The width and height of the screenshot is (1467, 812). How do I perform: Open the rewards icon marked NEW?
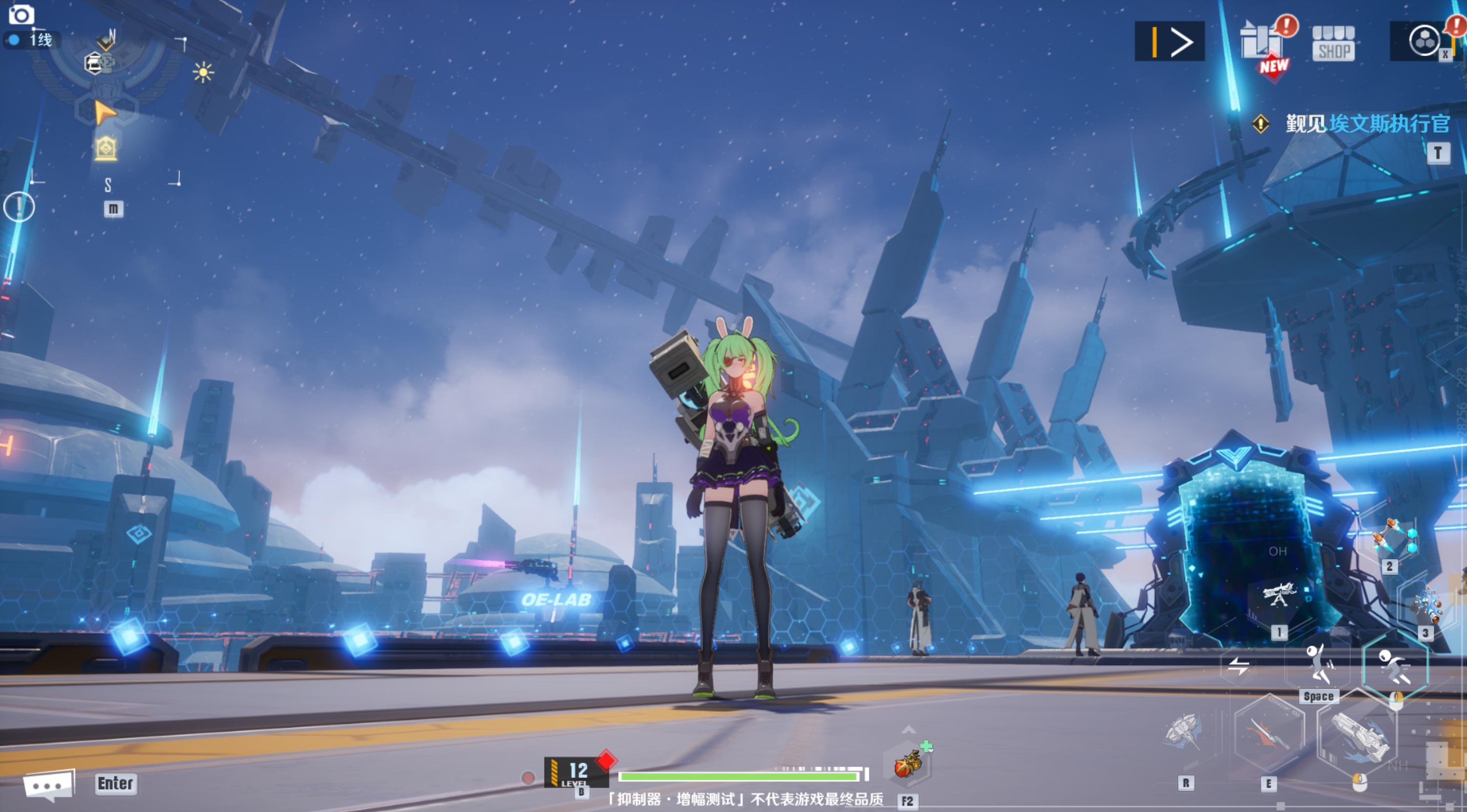click(x=1263, y=44)
